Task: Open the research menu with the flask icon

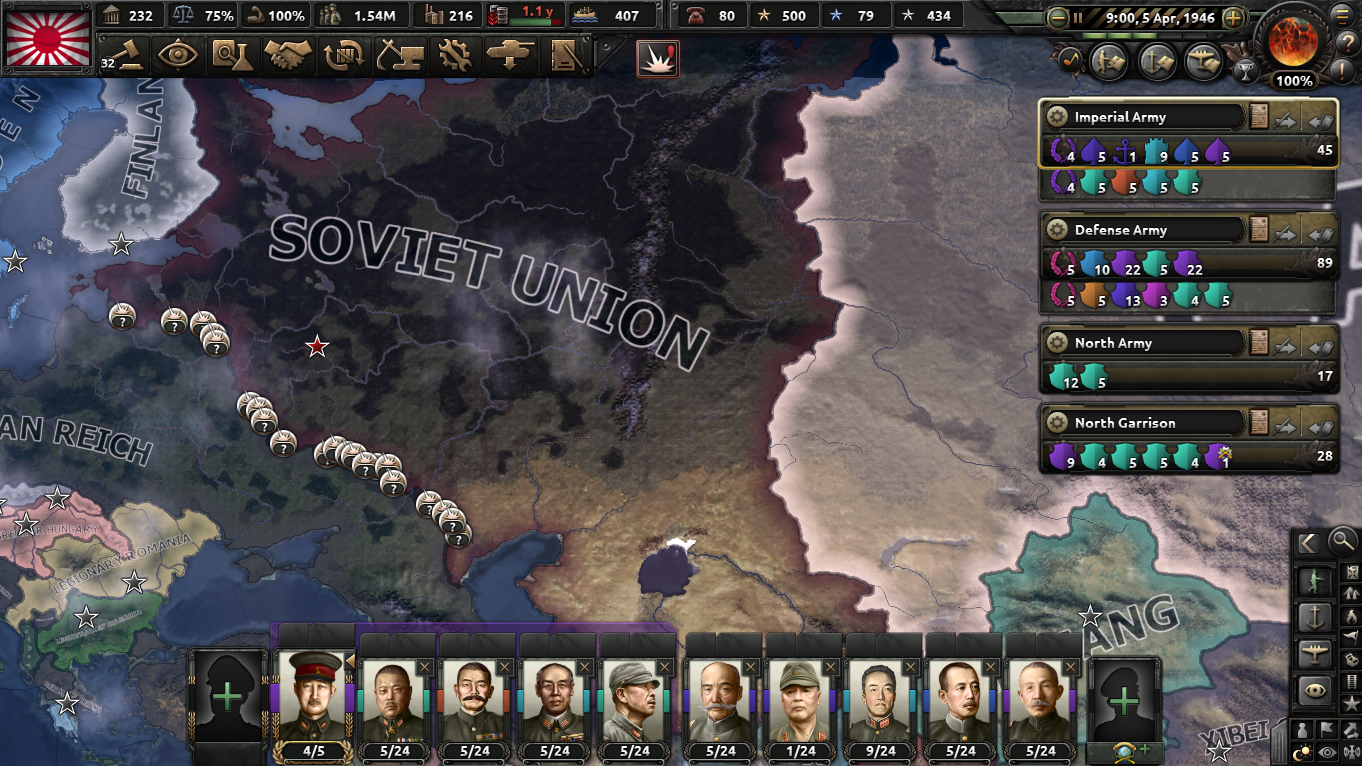Action: click(x=235, y=55)
